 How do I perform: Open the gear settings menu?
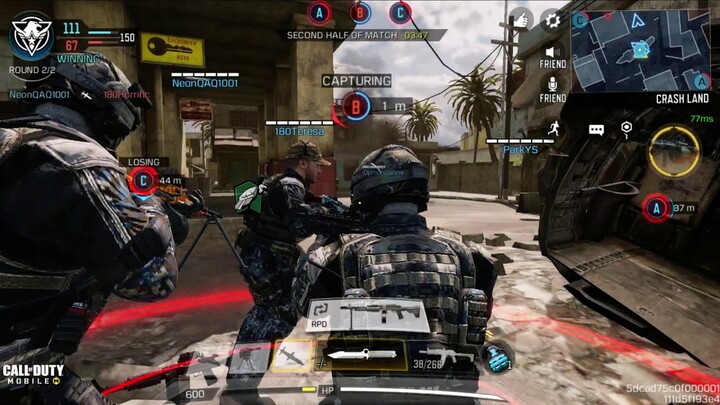pos(550,20)
